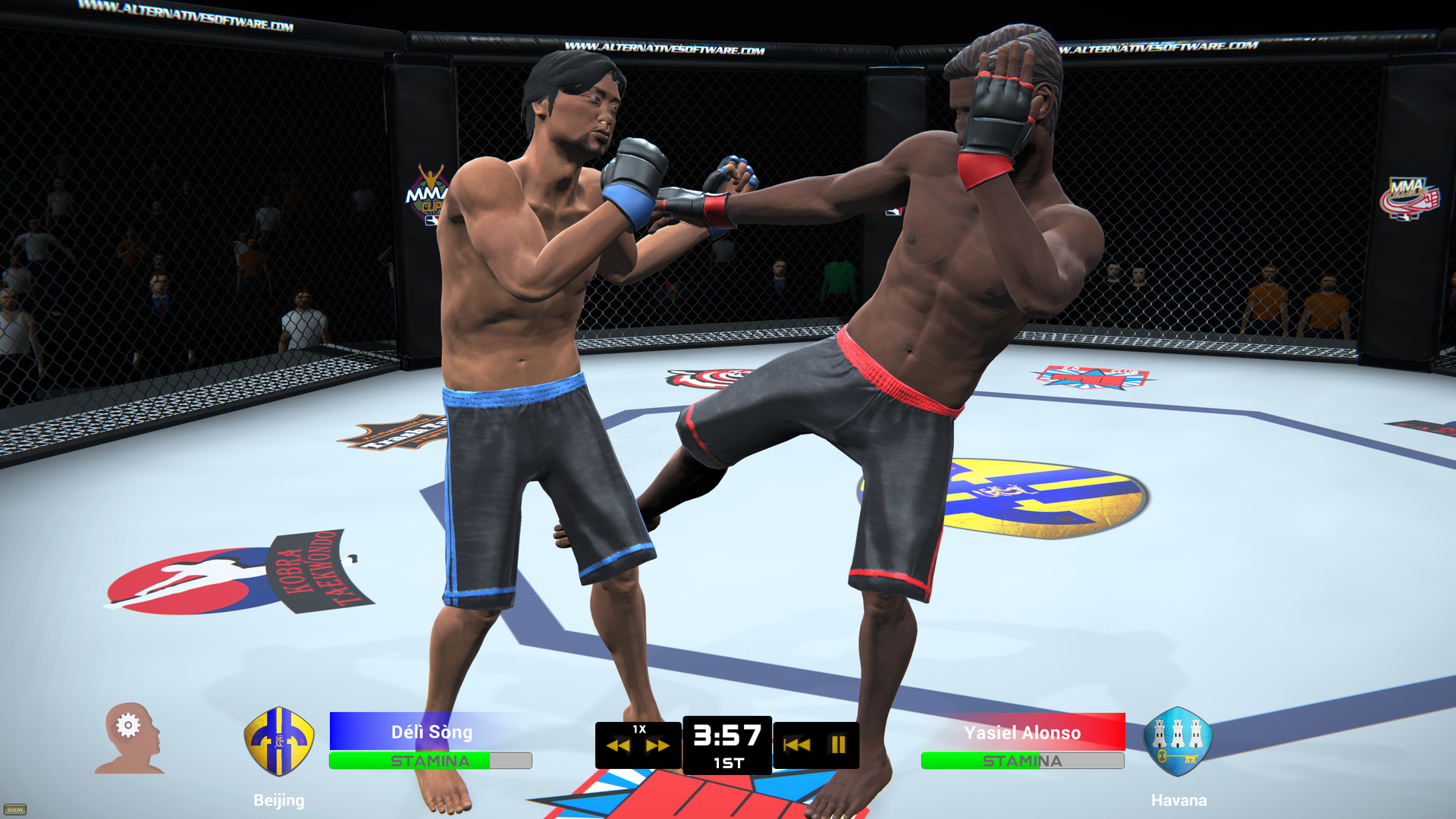Image resolution: width=1456 pixels, height=819 pixels.
Task: Toggle the 1X playback speed indicator
Action: coord(639,730)
